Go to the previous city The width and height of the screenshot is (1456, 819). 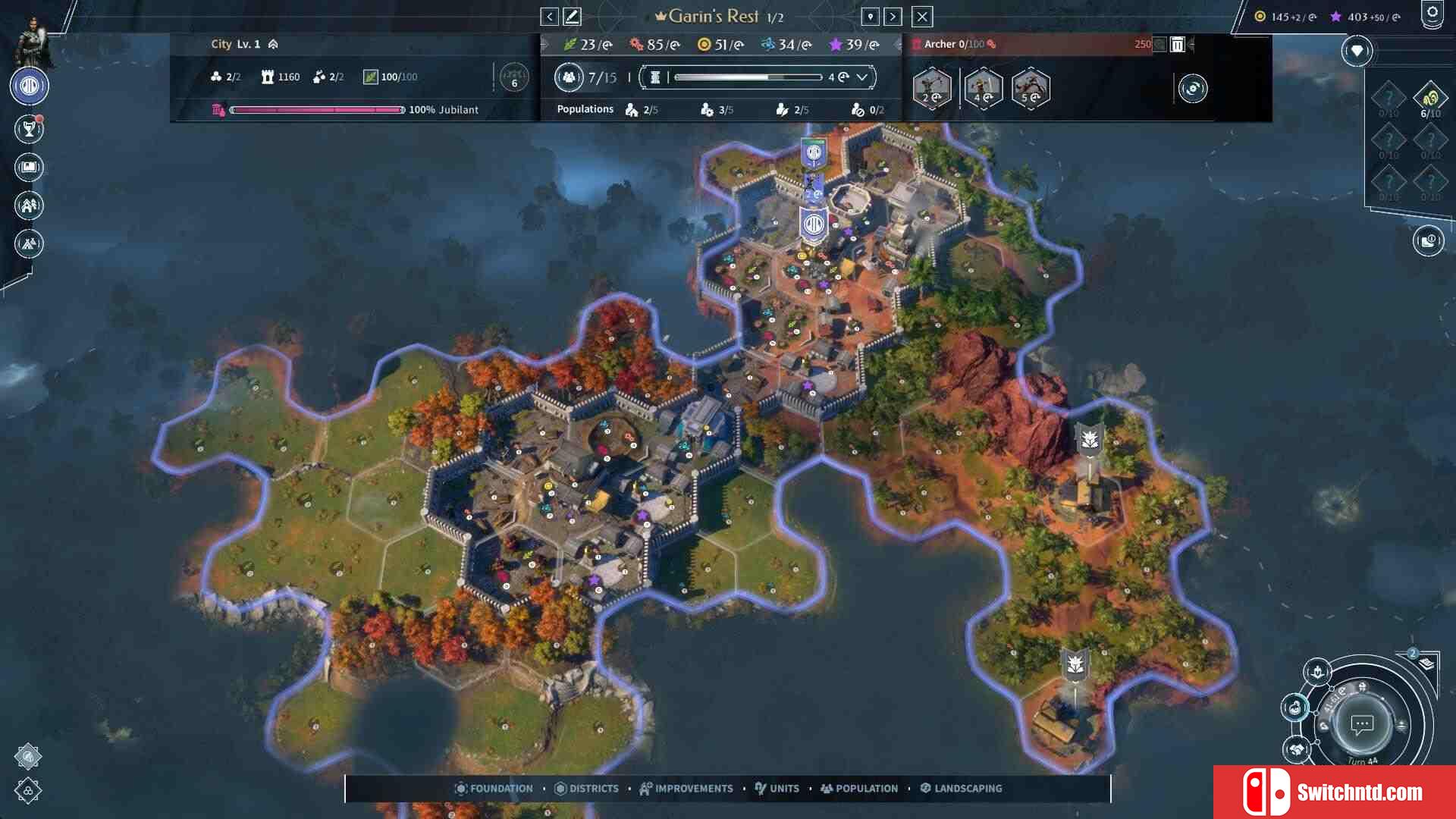point(549,17)
